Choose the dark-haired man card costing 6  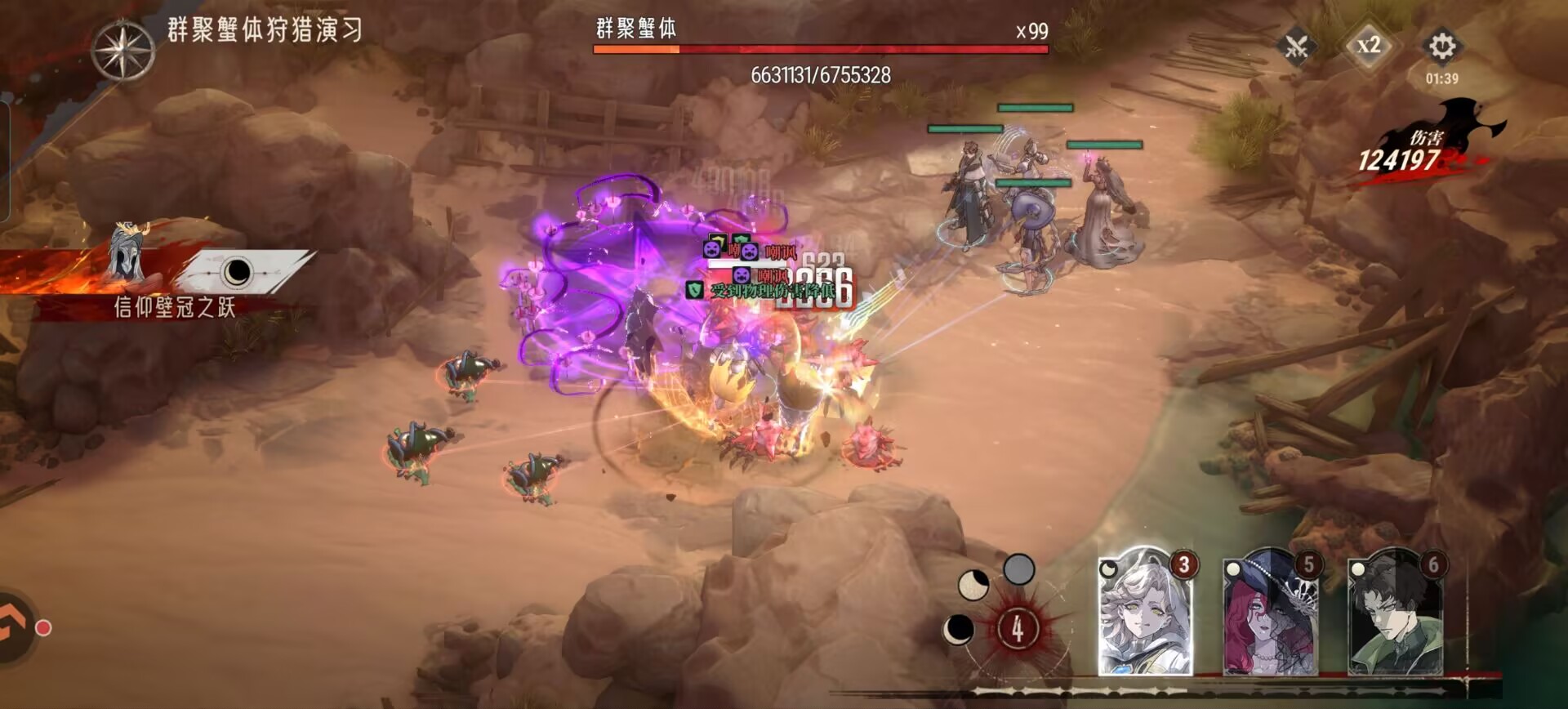point(1396,614)
